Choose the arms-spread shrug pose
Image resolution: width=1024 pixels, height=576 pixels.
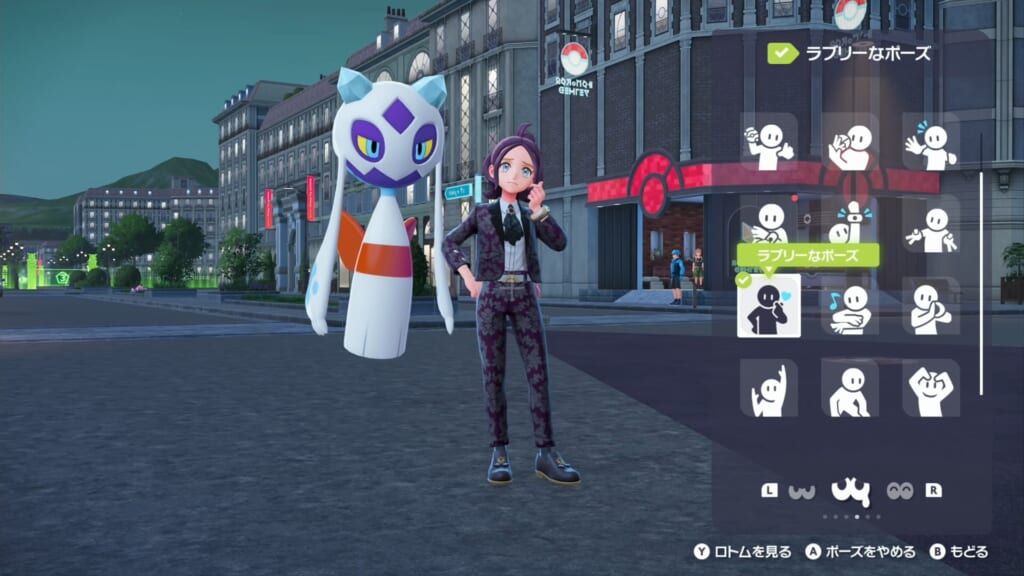(931, 225)
